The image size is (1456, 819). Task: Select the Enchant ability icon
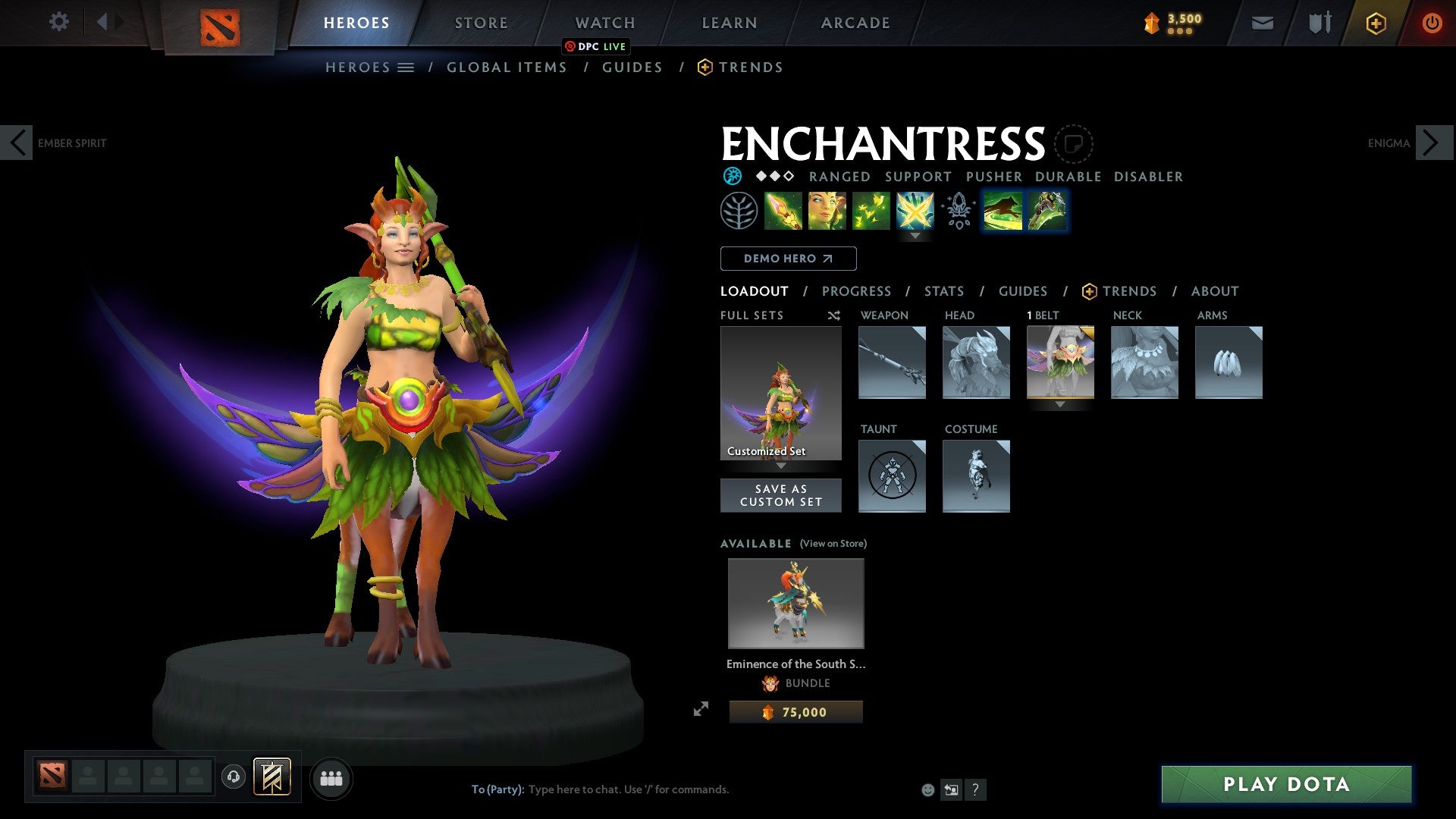[828, 211]
